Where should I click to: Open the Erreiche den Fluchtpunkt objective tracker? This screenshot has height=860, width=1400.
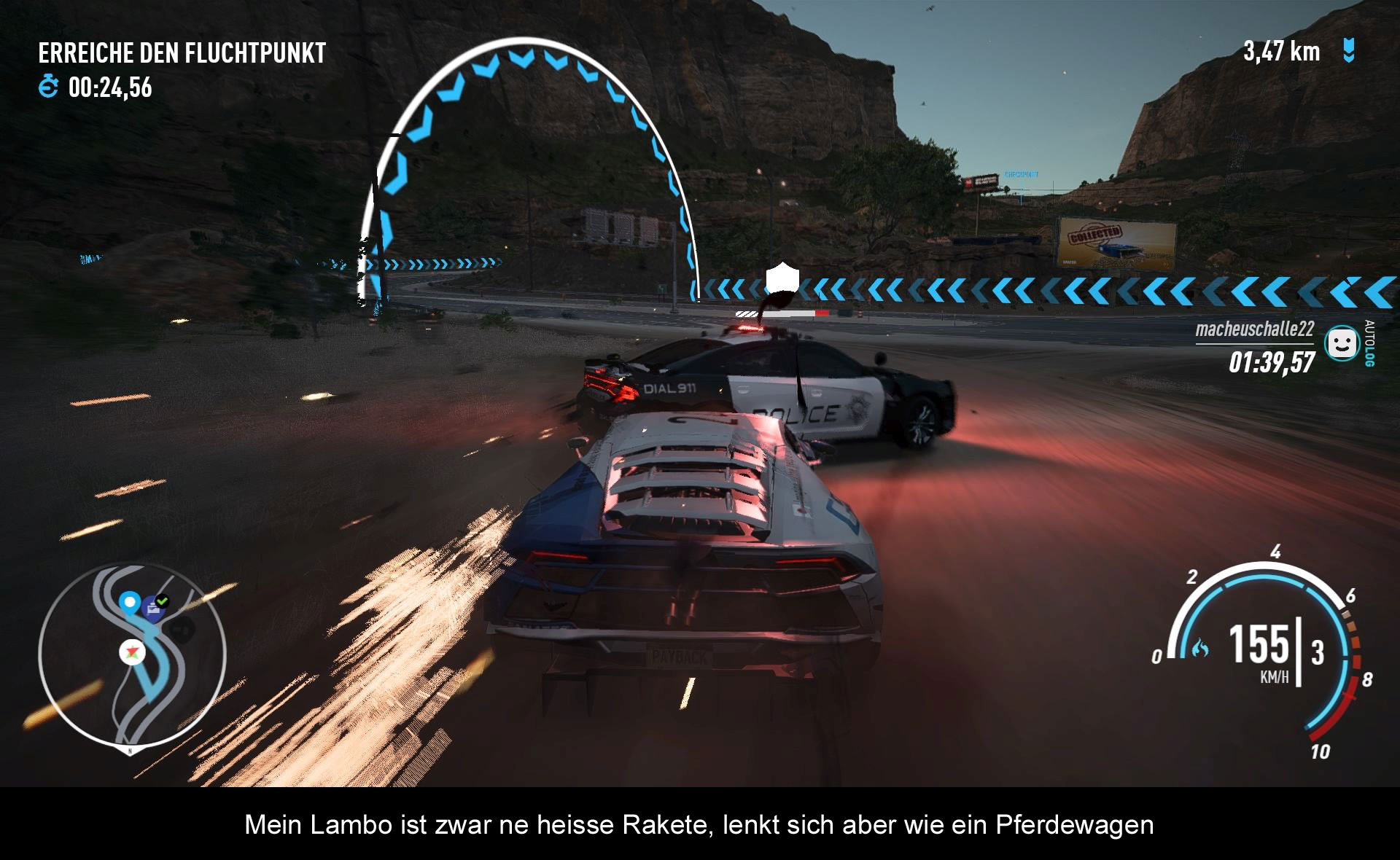(182, 53)
